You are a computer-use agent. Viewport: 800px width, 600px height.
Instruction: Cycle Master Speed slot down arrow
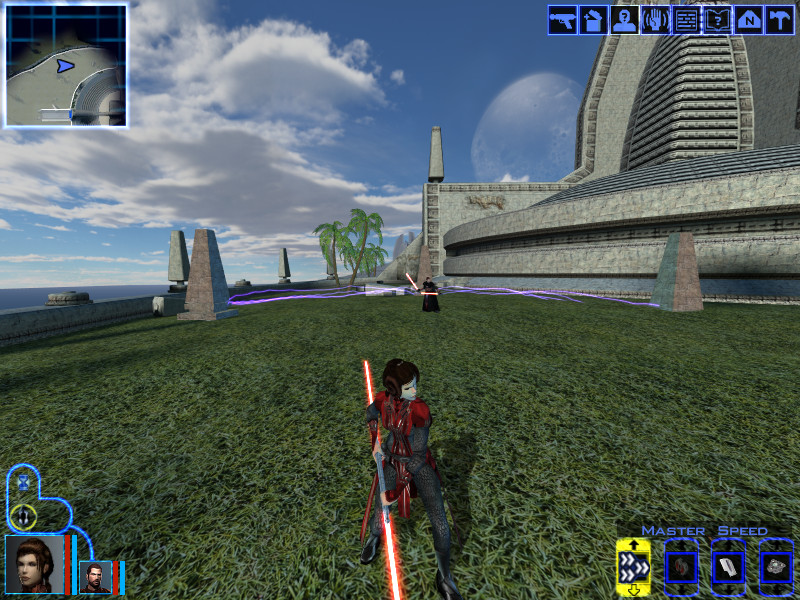click(633, 590)
